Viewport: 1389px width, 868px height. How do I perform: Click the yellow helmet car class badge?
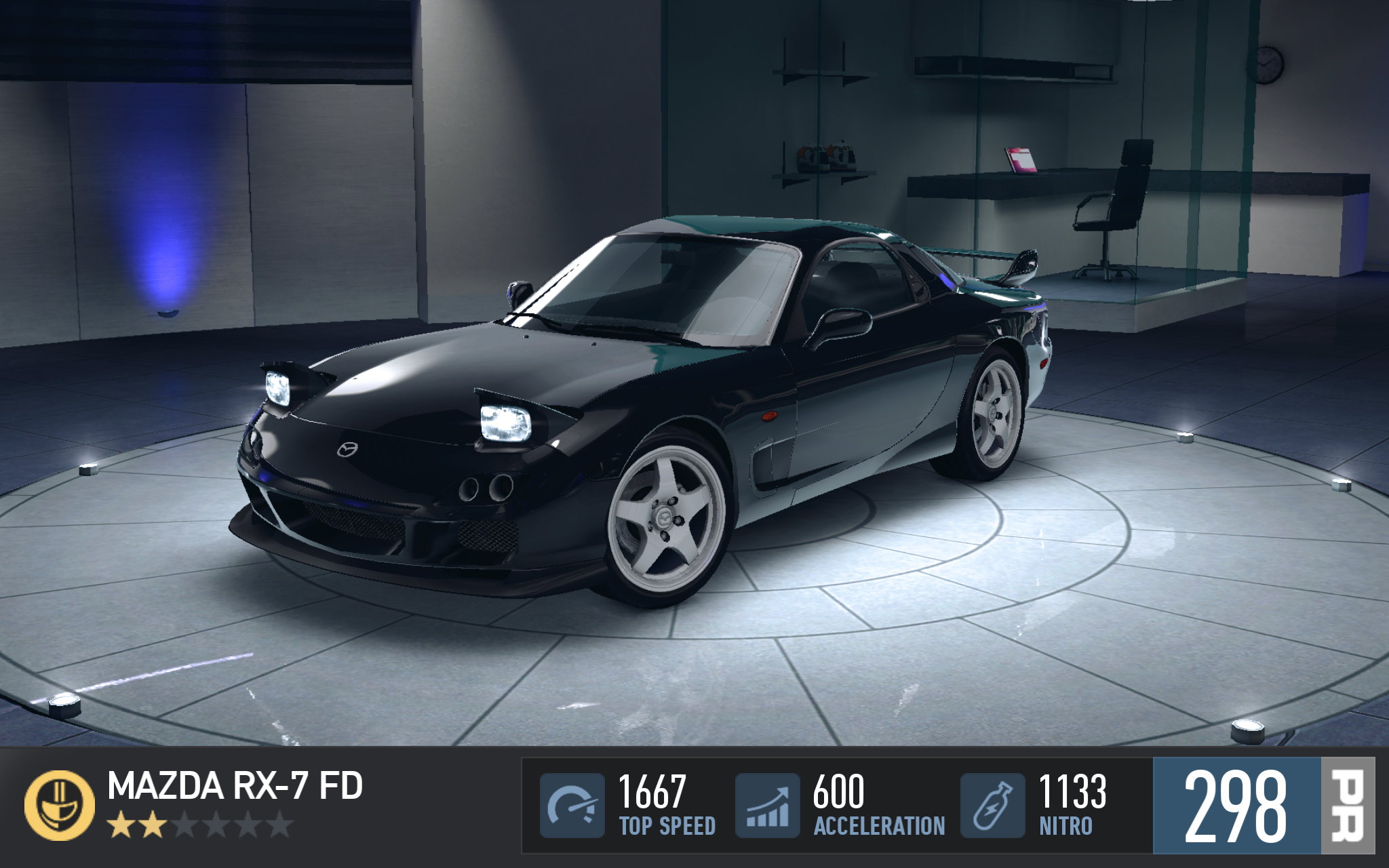point(60,805)
